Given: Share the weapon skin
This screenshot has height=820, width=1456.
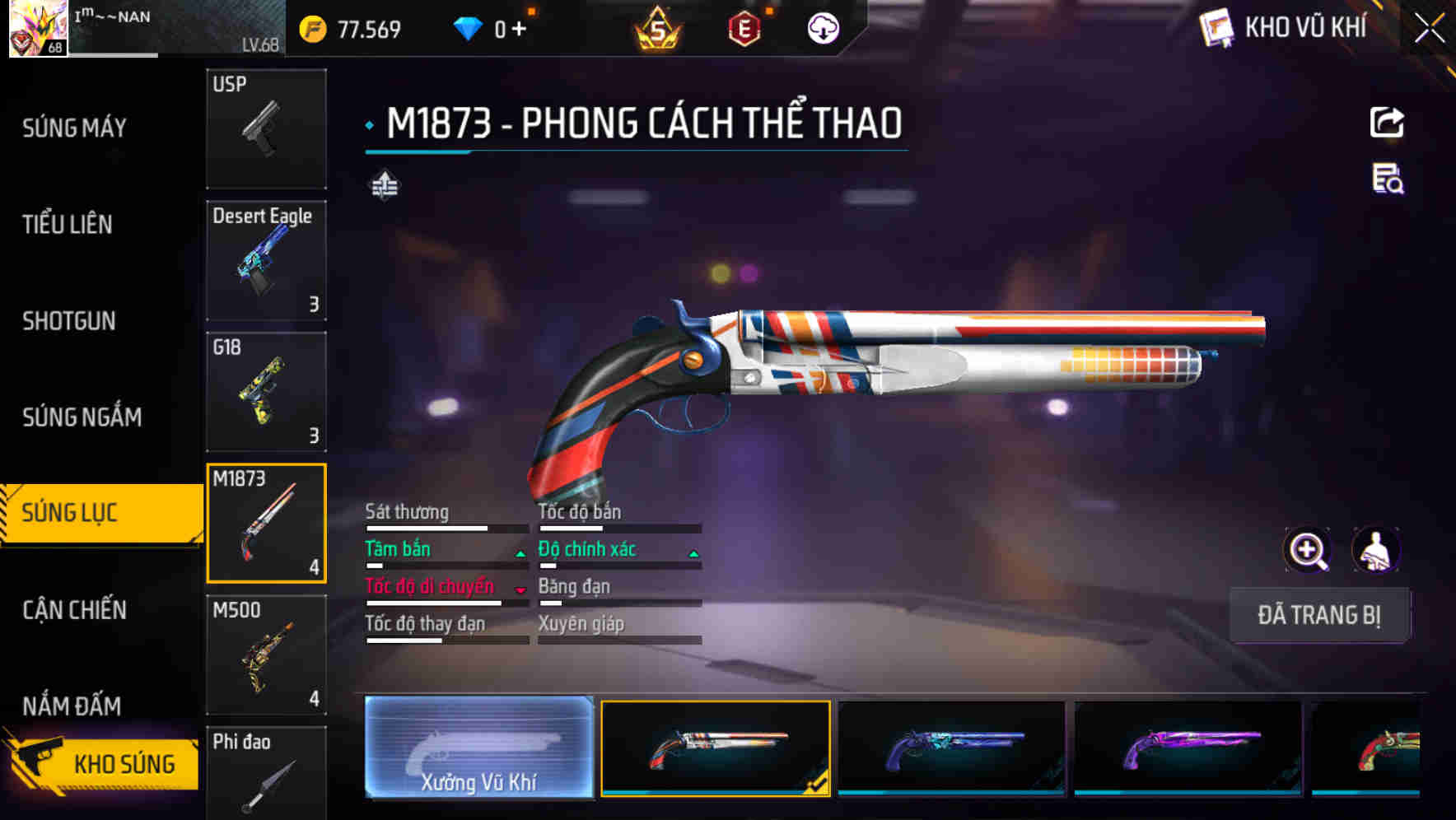Looking at the screenshot, I should [1387, 123].
